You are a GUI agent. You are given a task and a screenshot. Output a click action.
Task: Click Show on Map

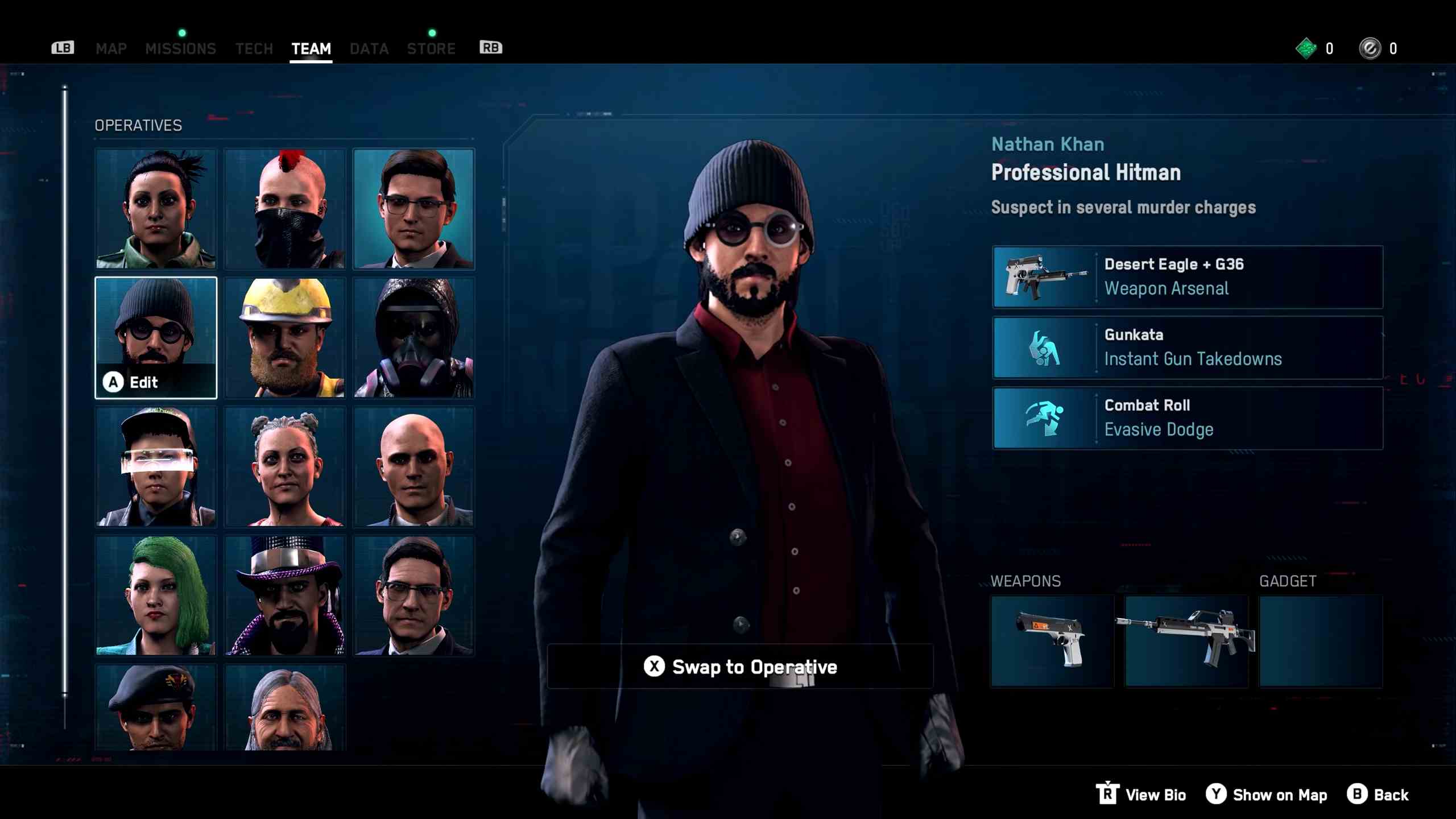pos(1267,795)
